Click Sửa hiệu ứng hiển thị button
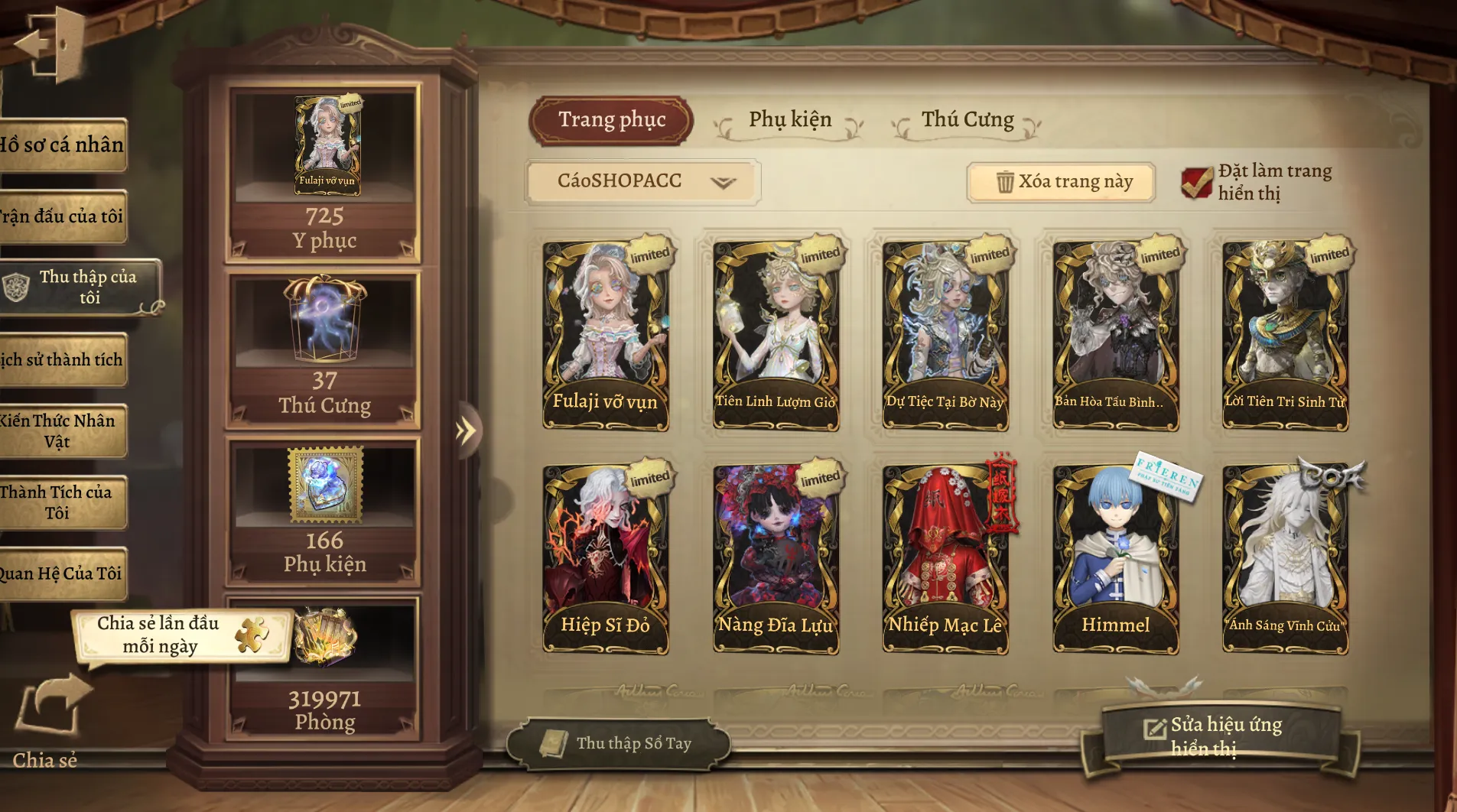The height and width of the screenshot is (812, 1457). click(1216, 736)
